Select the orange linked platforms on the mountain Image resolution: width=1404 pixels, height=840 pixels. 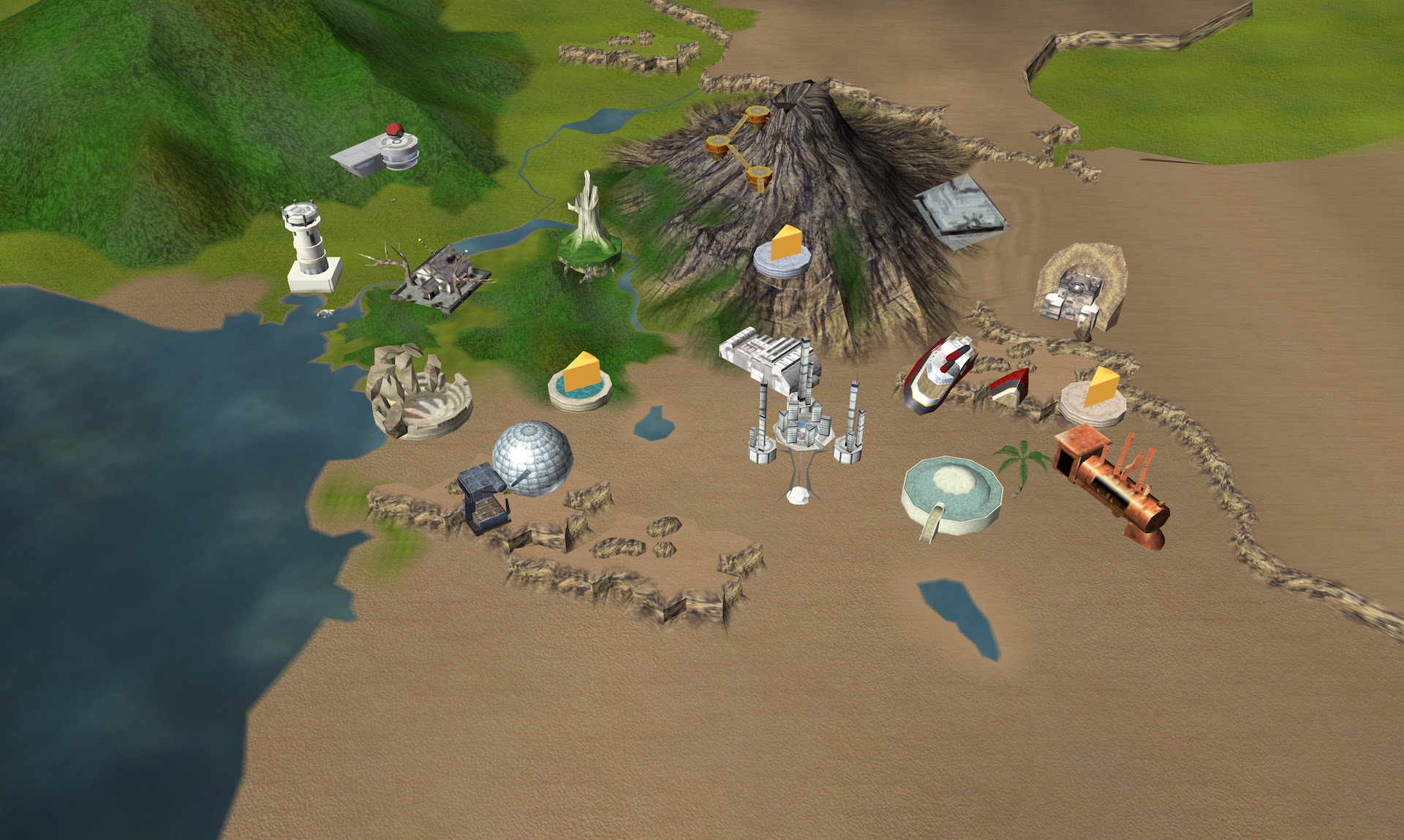(739, 146)
